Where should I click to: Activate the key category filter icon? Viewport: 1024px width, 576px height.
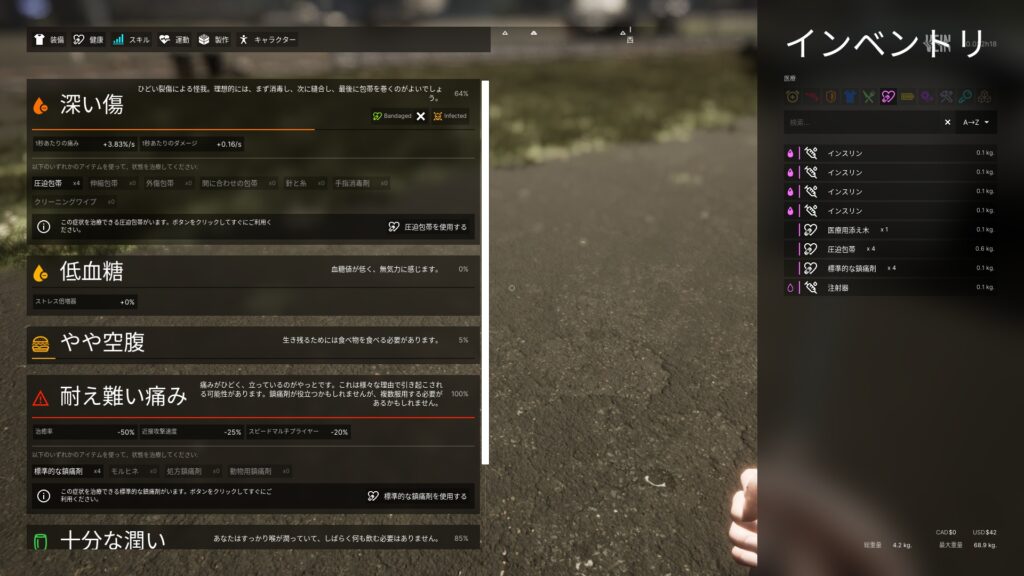coord(965,97)
